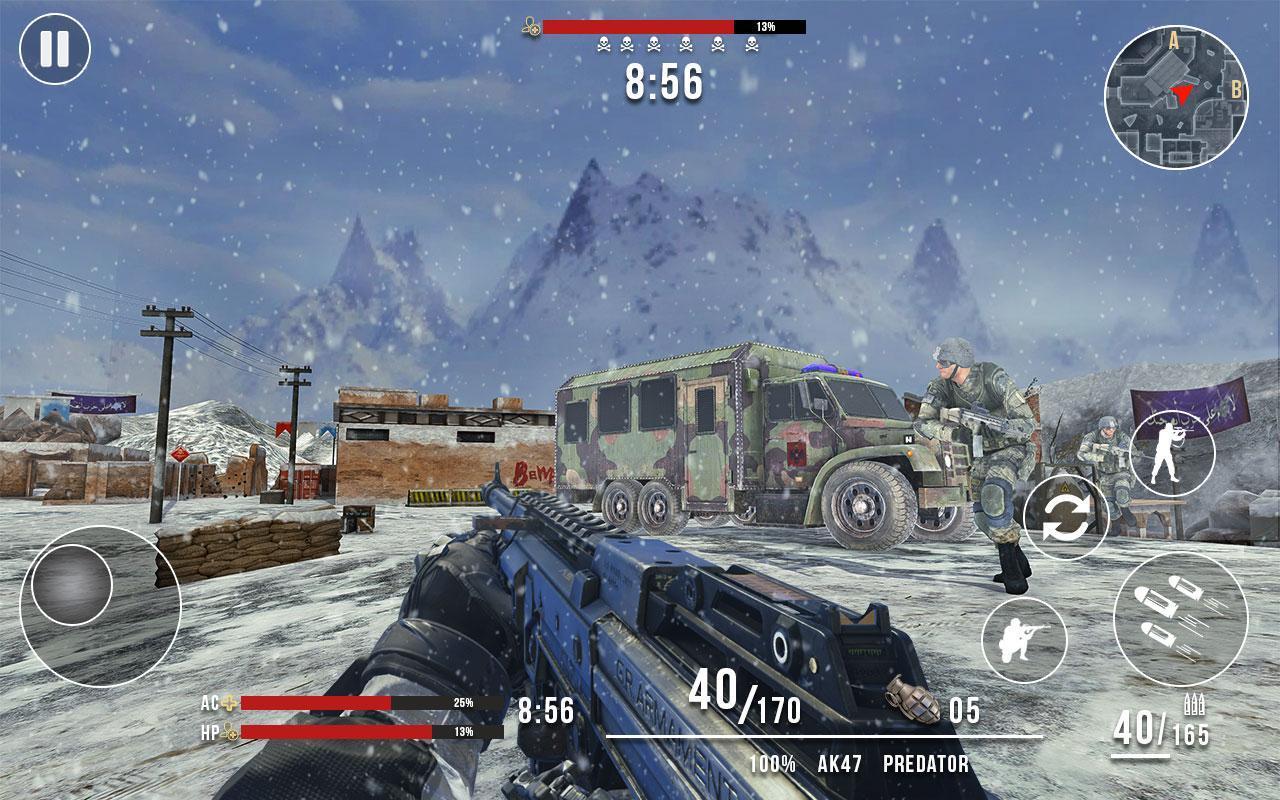The width and height of the screenshot is (1280, 800).
Task: Pause the game
Action: 55,49
